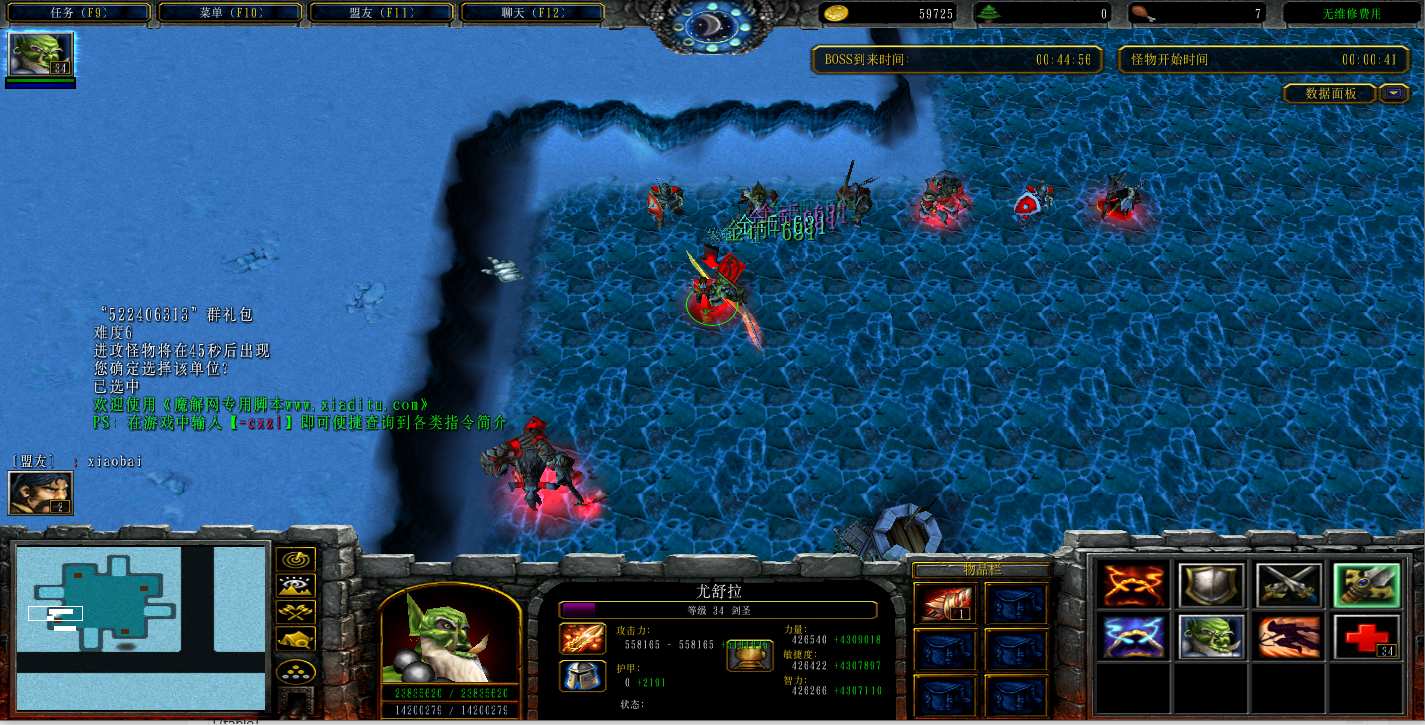
Task: Choose the crossed swords attack command
Action: coord(1288,585)
